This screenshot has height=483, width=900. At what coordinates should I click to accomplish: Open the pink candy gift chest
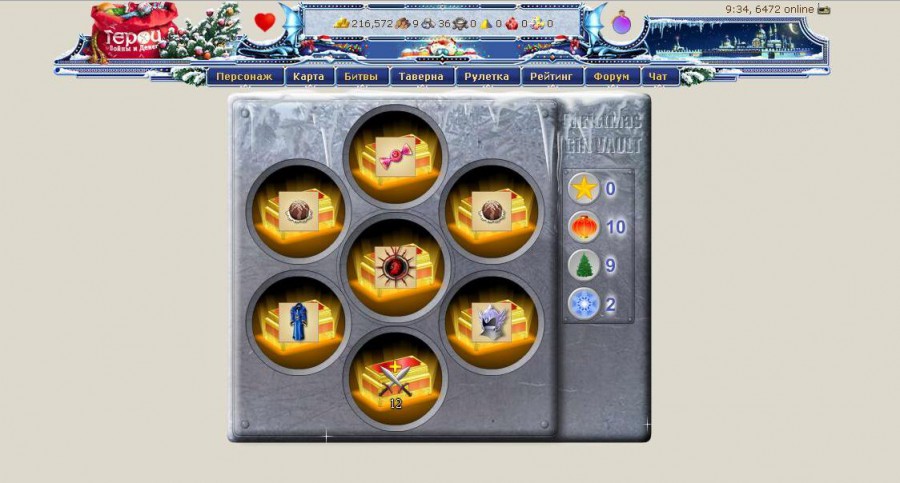[394, 155]
